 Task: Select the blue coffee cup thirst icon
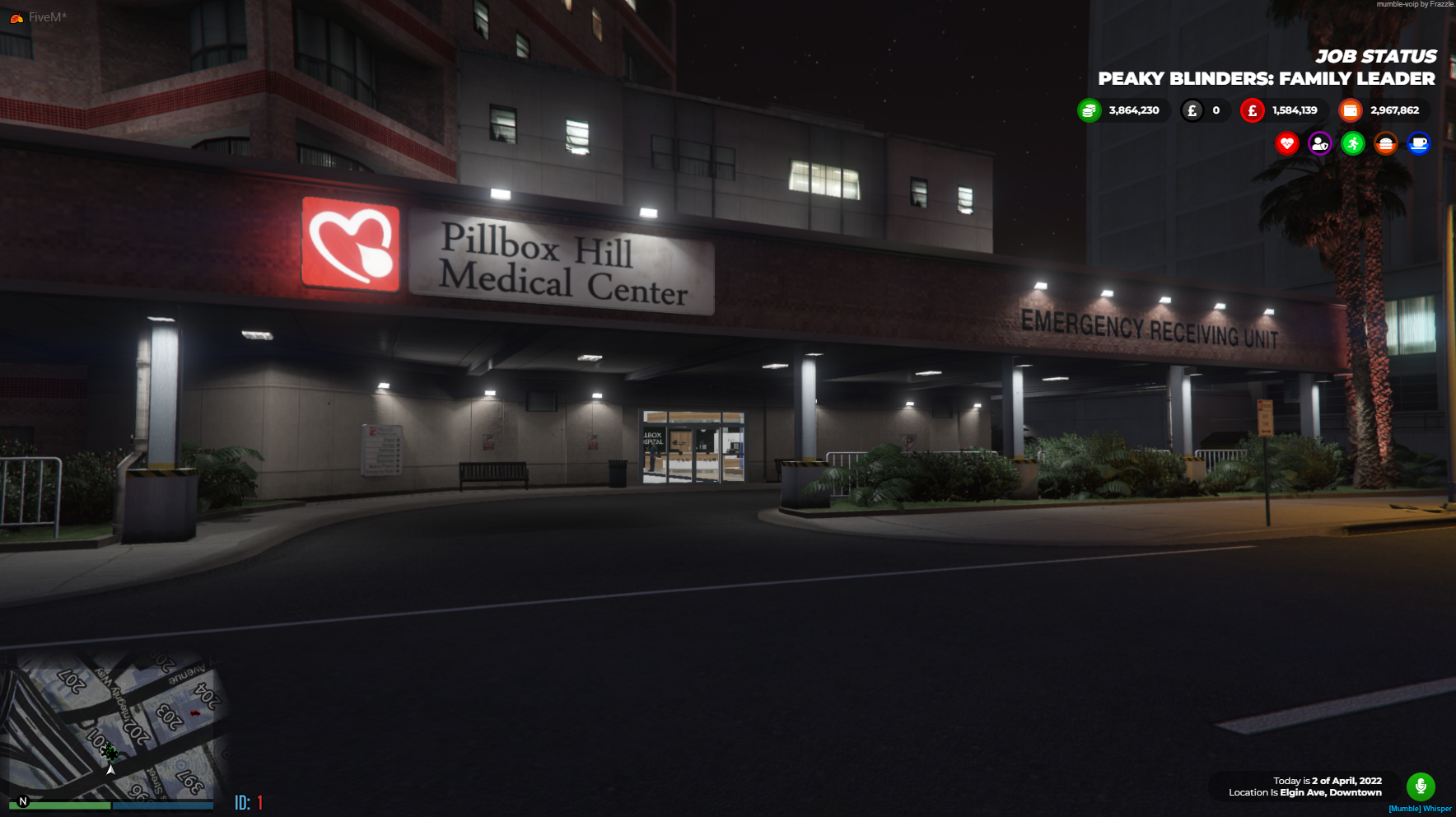pyautogui.click(x=1419, y=143)
